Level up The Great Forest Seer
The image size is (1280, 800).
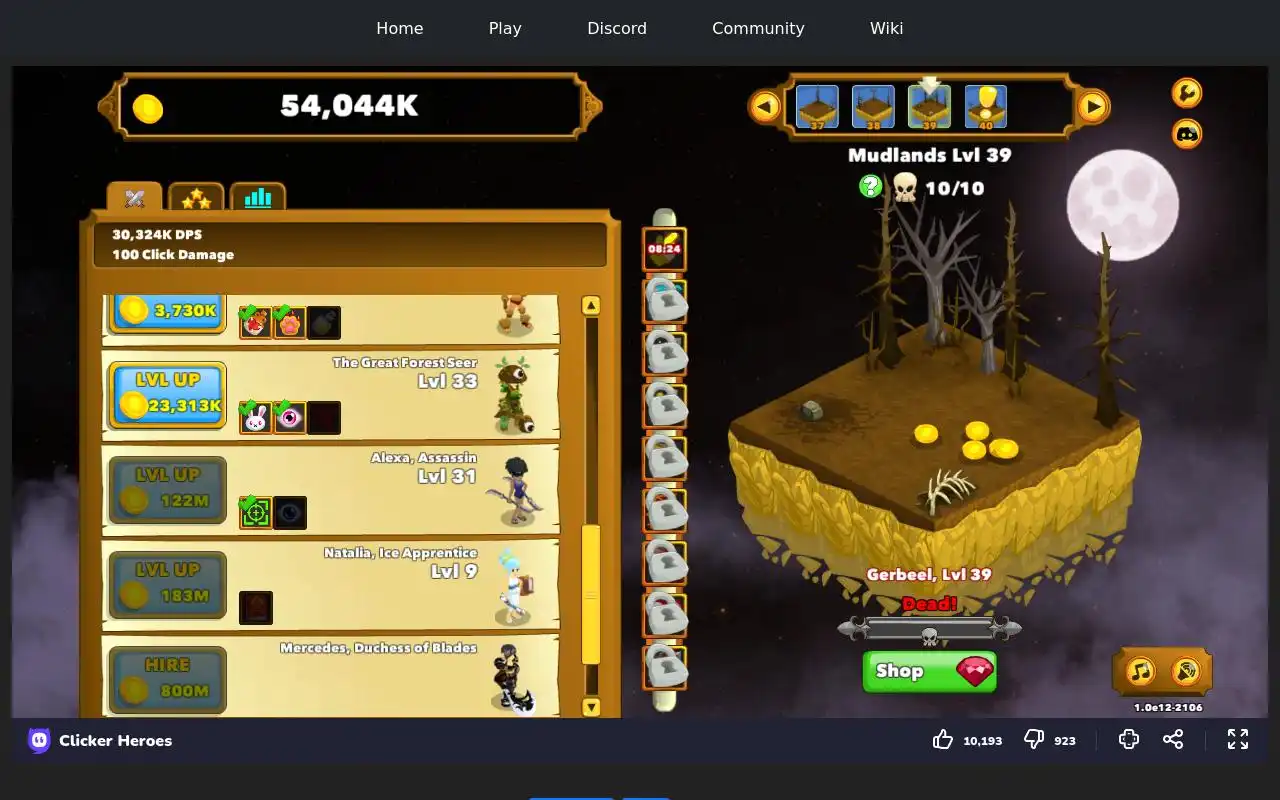click(x=167, y=394)
